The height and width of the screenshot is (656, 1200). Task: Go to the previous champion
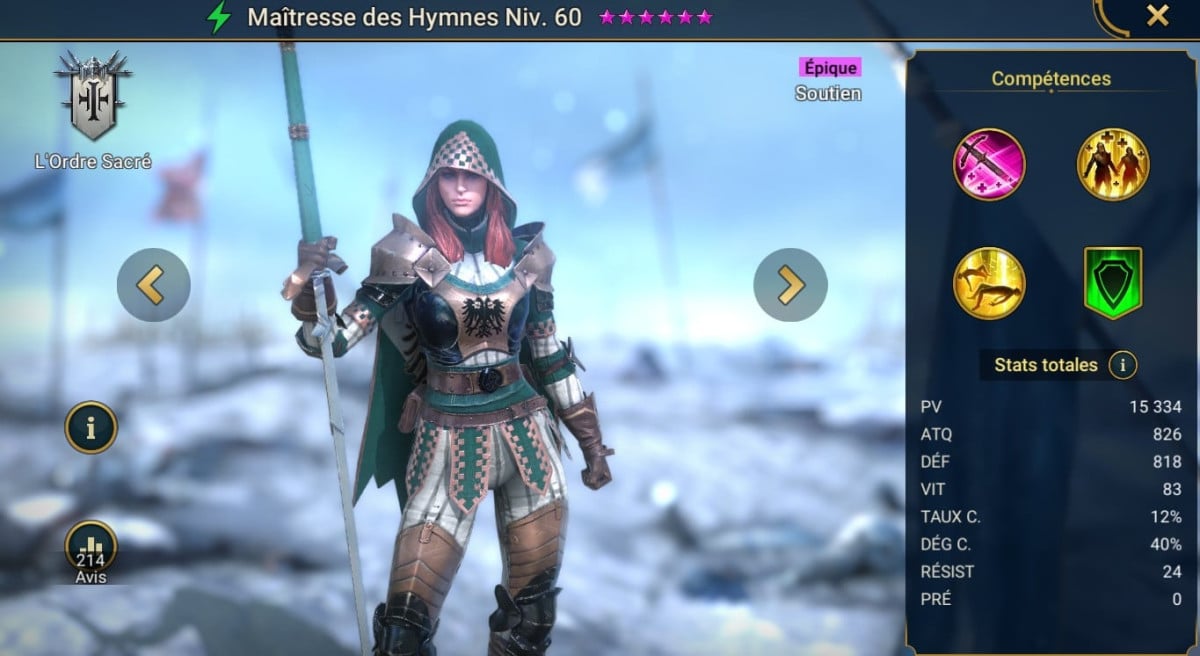point(153,285)
